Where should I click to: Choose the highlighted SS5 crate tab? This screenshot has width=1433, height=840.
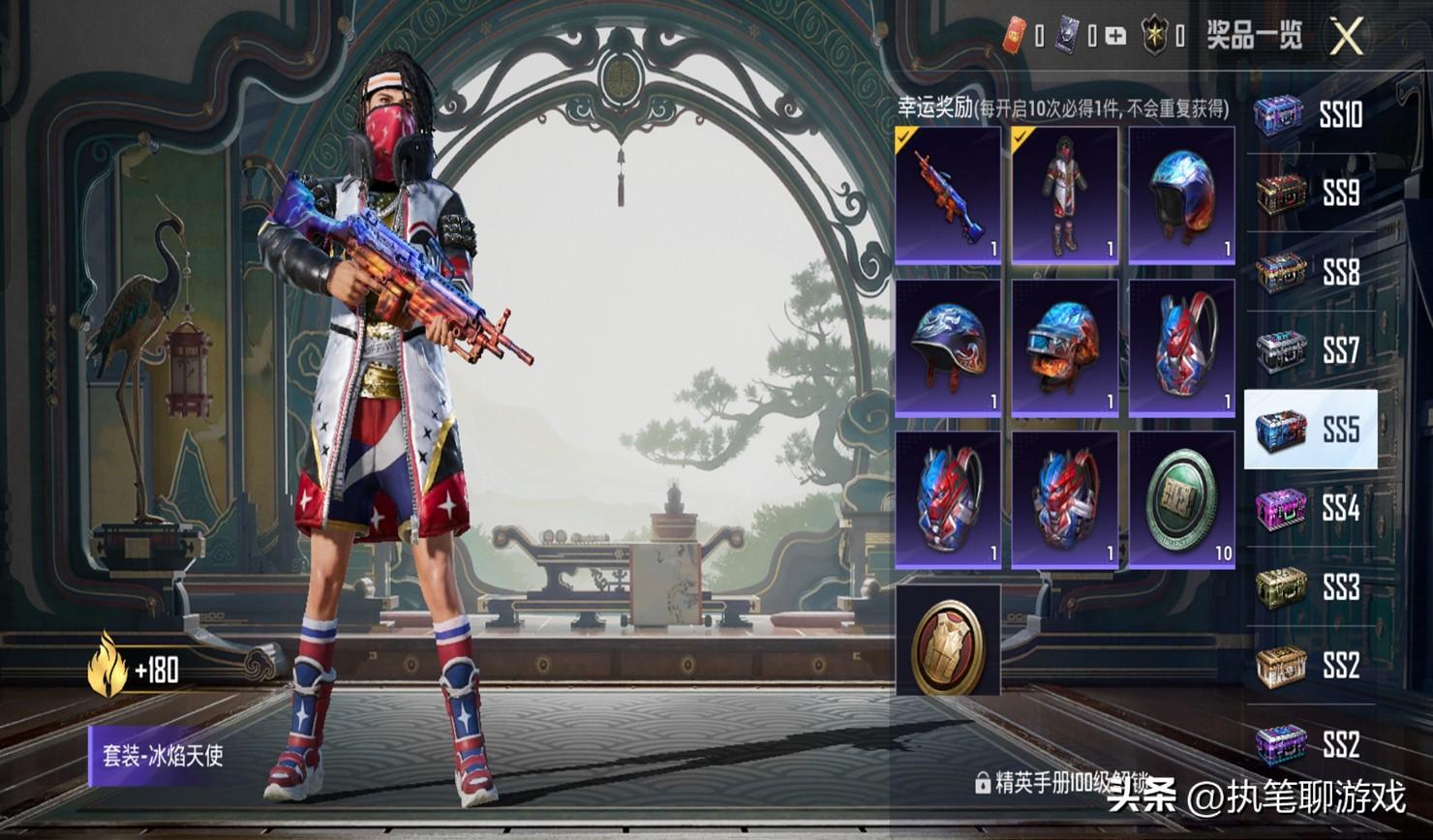click(x=1310, y=430)
